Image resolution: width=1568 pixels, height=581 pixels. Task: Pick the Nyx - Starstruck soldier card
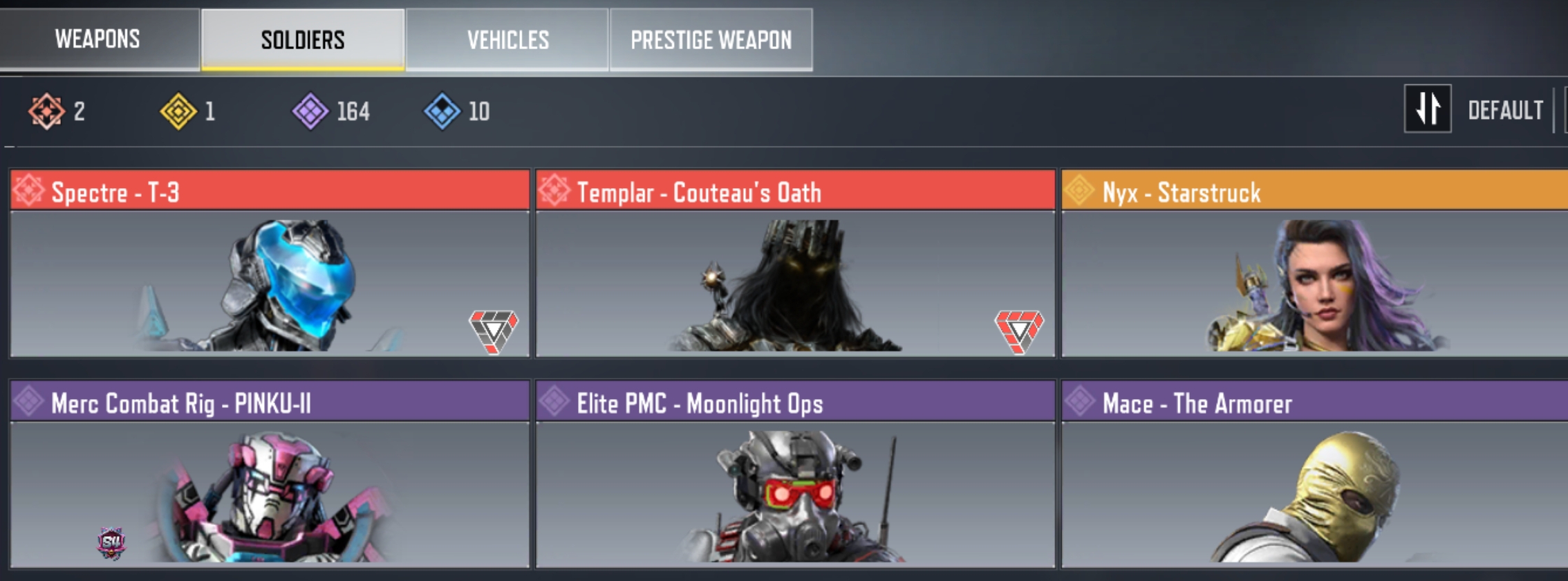coord(1314,264)
